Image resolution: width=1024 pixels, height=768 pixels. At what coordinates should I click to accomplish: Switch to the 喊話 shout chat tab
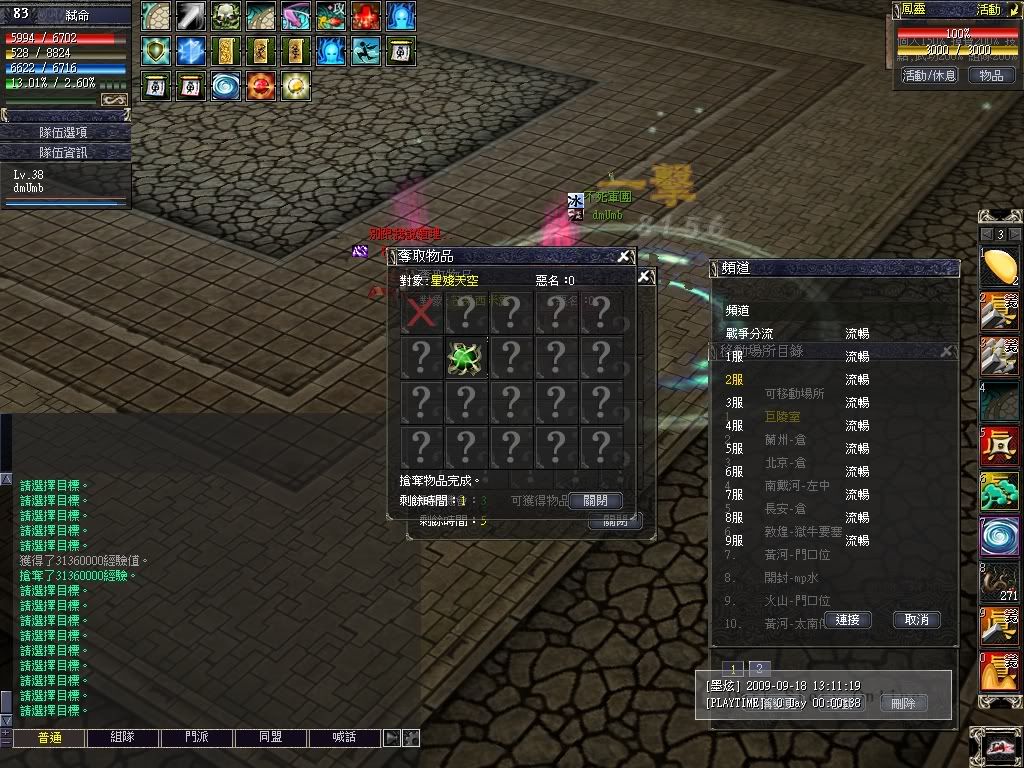(344, 738)
